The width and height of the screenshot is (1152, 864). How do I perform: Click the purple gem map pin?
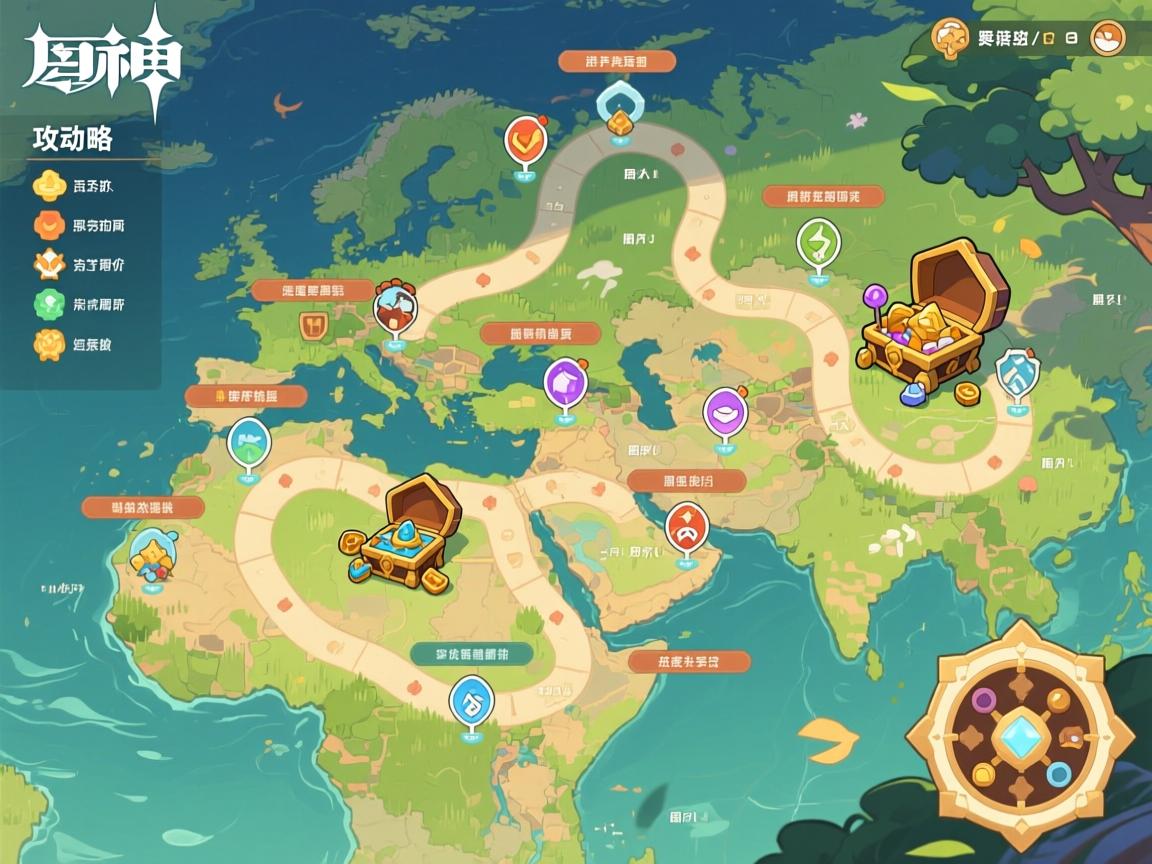565,383
